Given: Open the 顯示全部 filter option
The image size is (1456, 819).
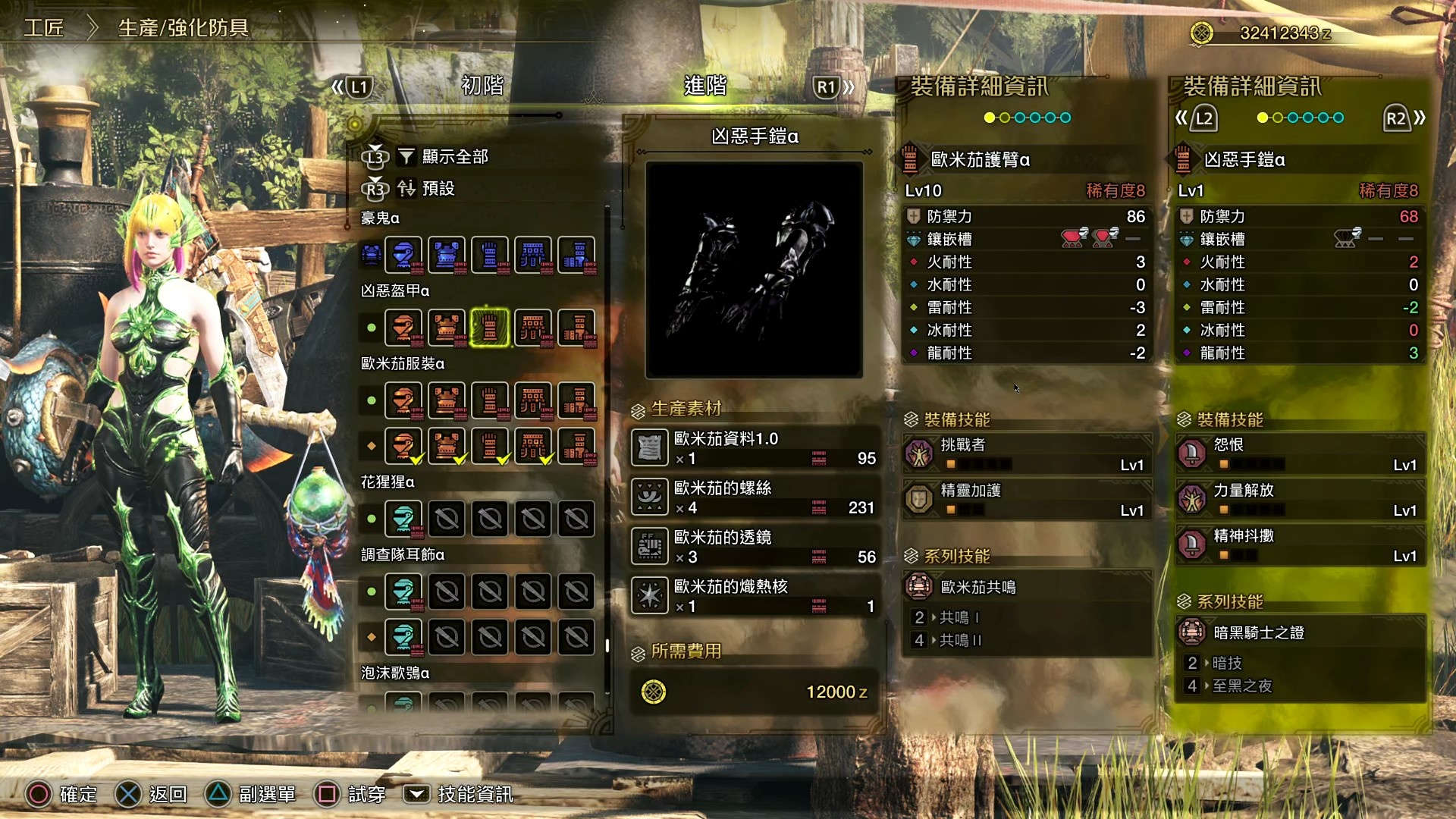Looking at the screenshot, I should pos(454,157).
